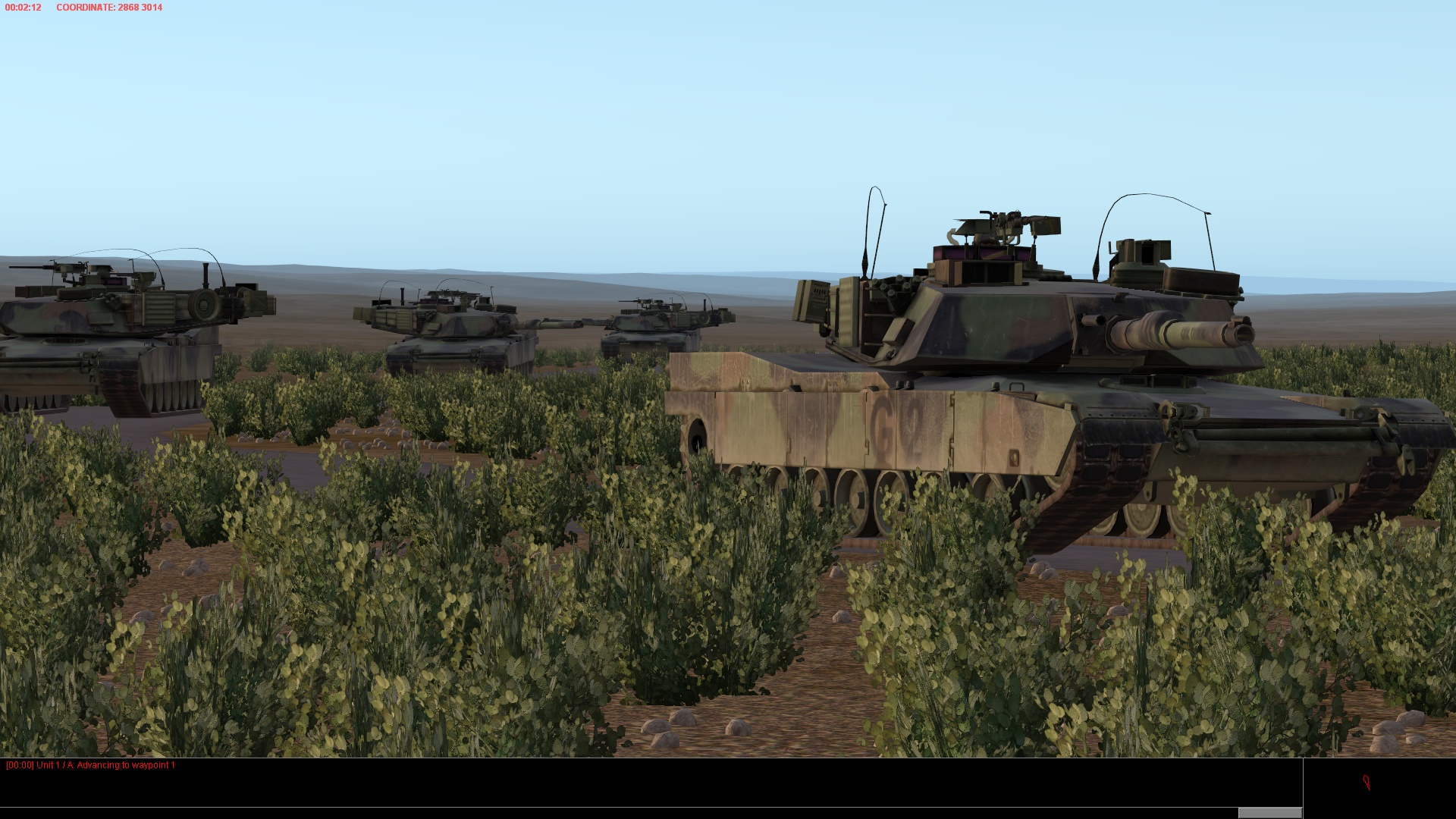Screen dimensions: 1456x819
Task: Select the tank marked G2
Action: click(x=948, y=417)
